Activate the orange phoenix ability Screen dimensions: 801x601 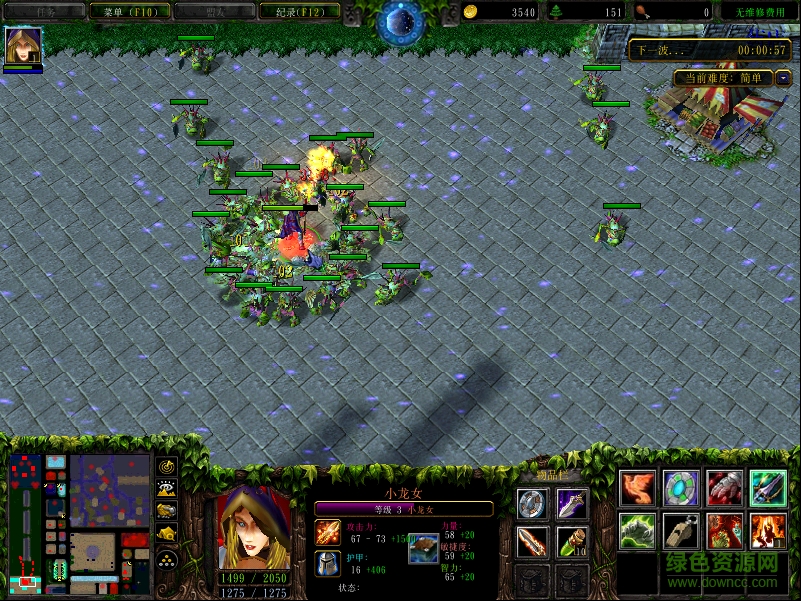coord(638,489)
